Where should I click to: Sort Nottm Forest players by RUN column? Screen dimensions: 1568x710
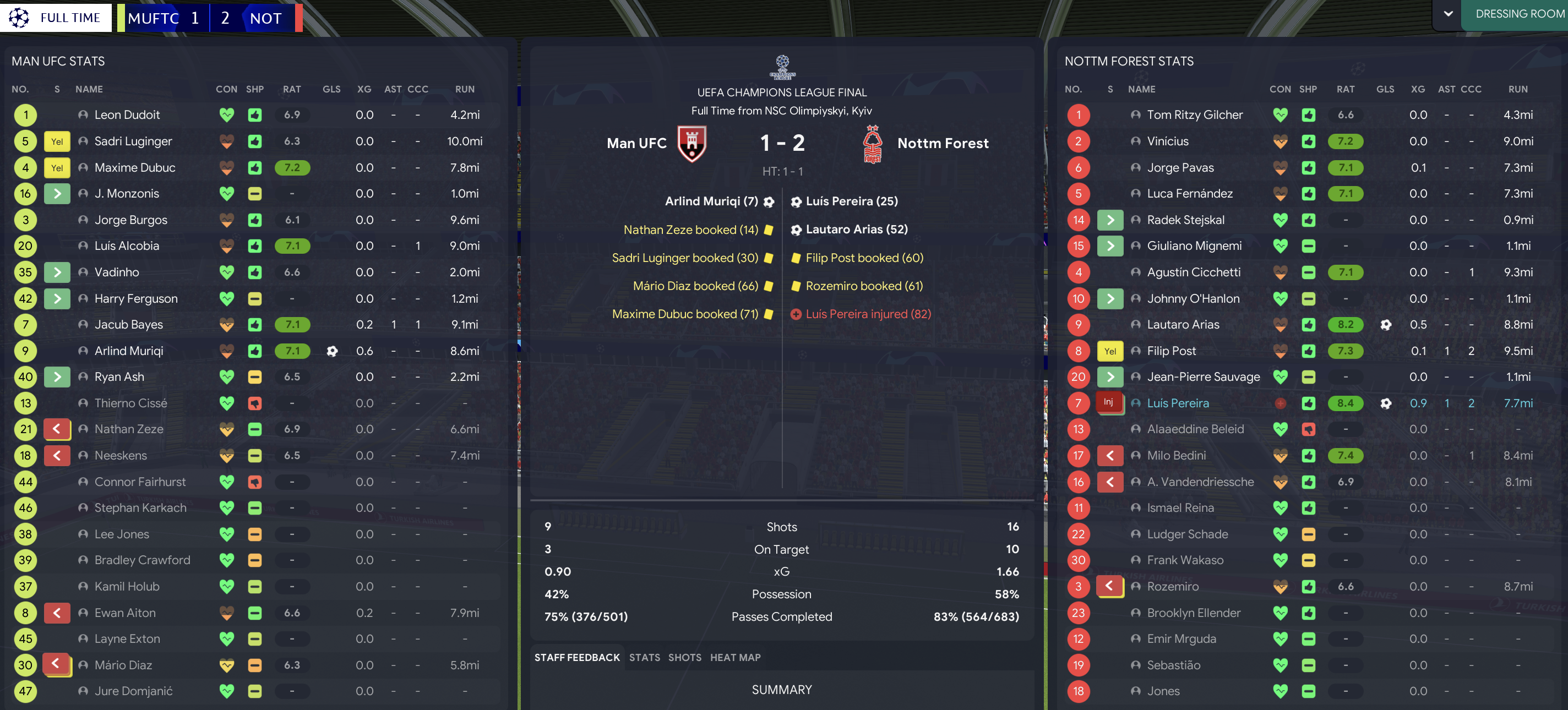coord(1517,89)
